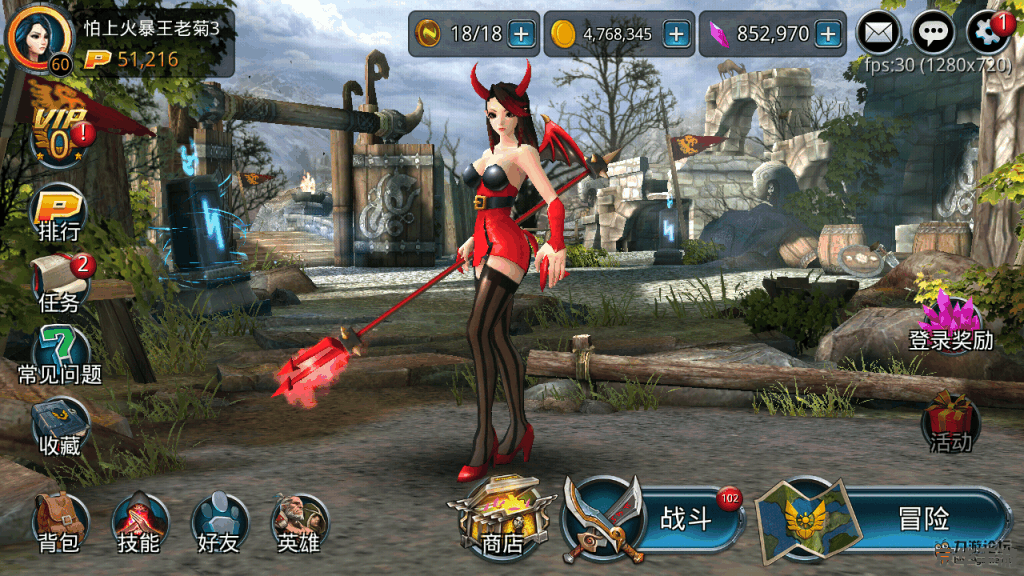1024x576 pixels.
Task: Claim the 登录奖励 login reward
Action: click(950, 322)
